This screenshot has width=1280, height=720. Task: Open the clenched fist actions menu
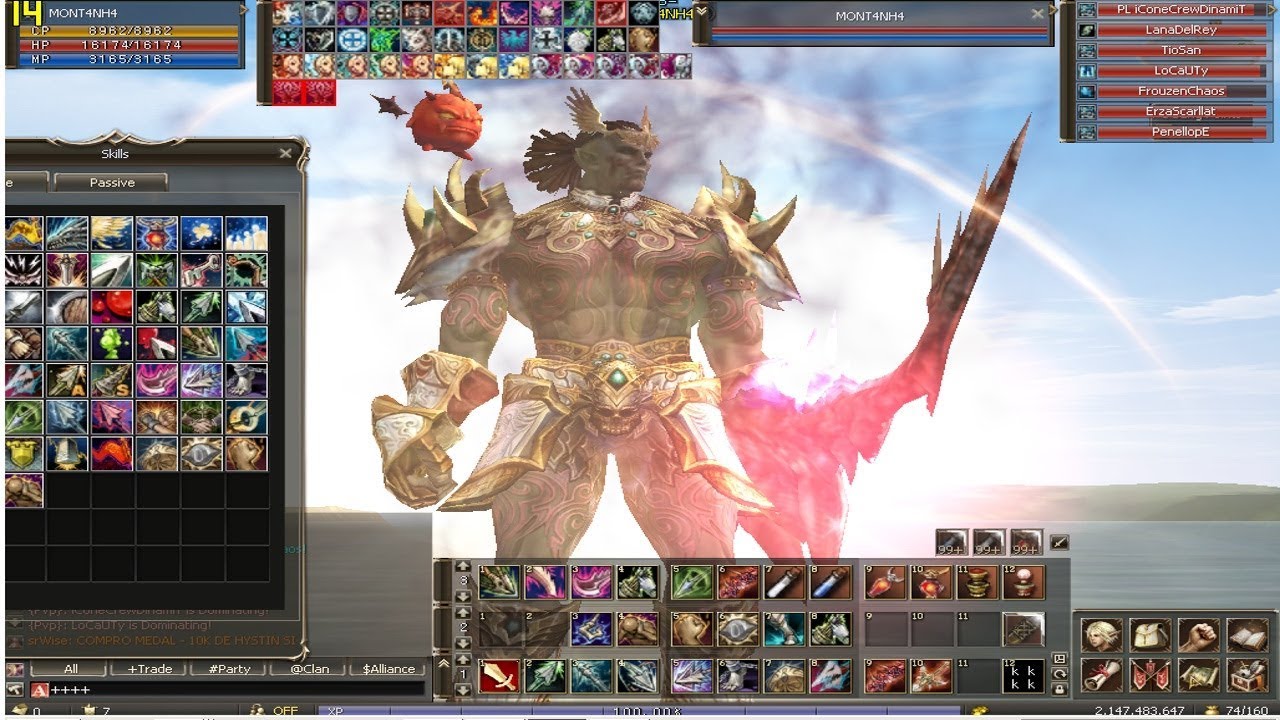(1197, 635)
